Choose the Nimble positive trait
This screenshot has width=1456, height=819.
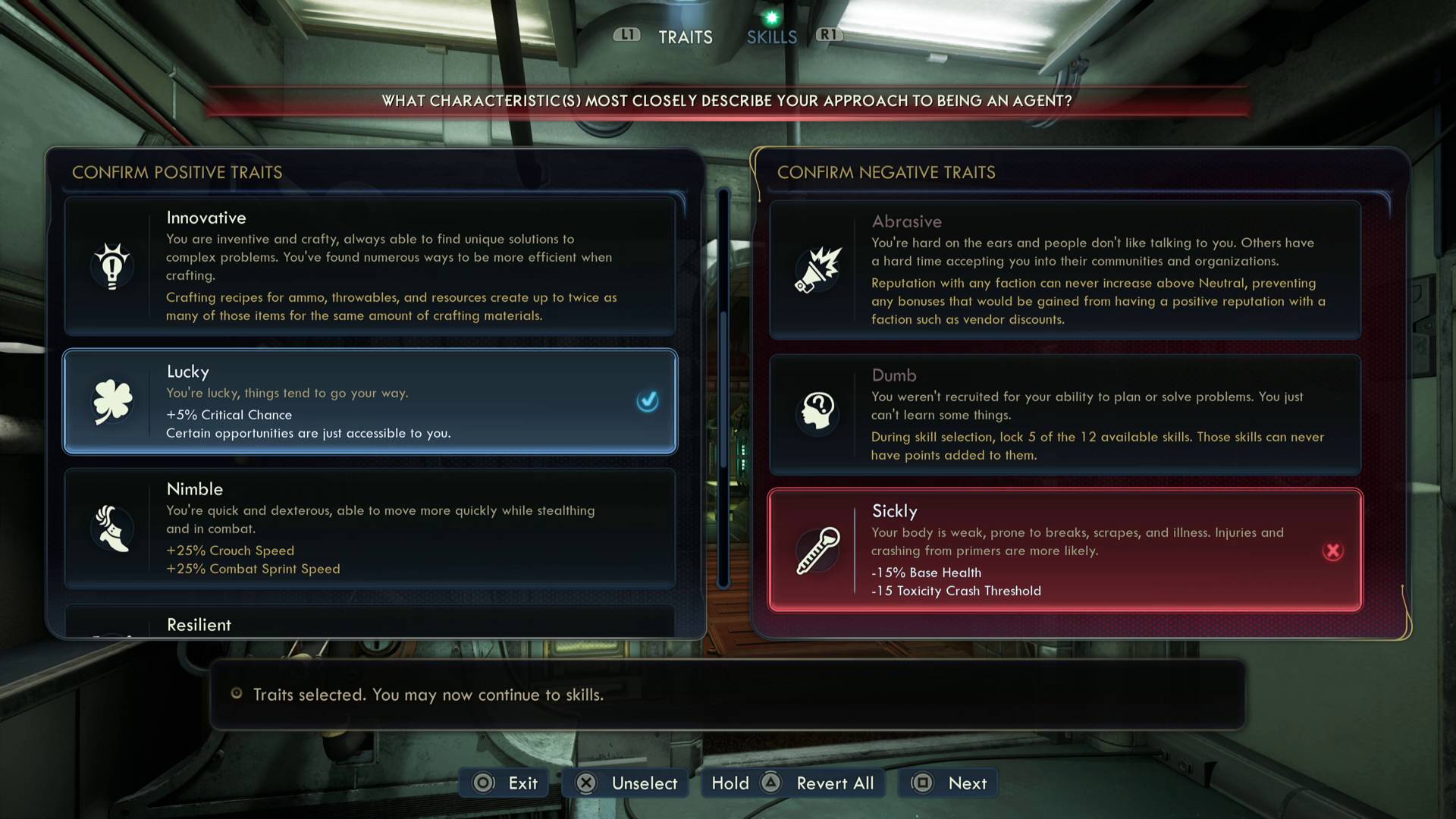click(x=370, y=529)
